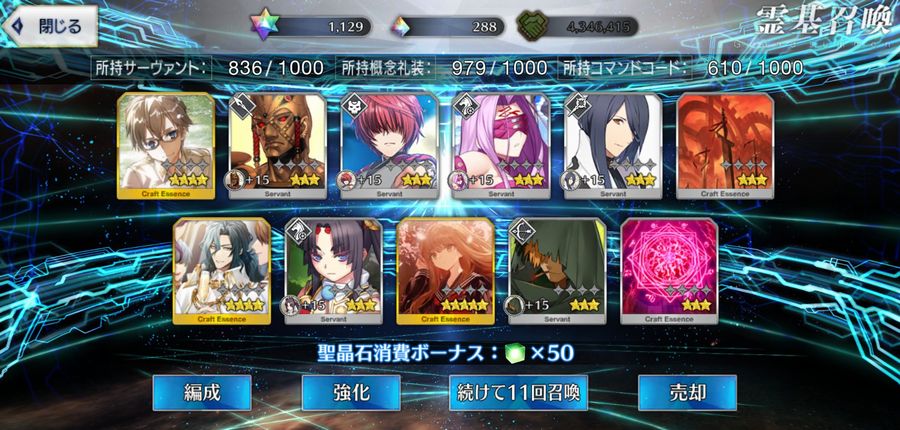Close the summon results with 閉じる

coord(47,26)
